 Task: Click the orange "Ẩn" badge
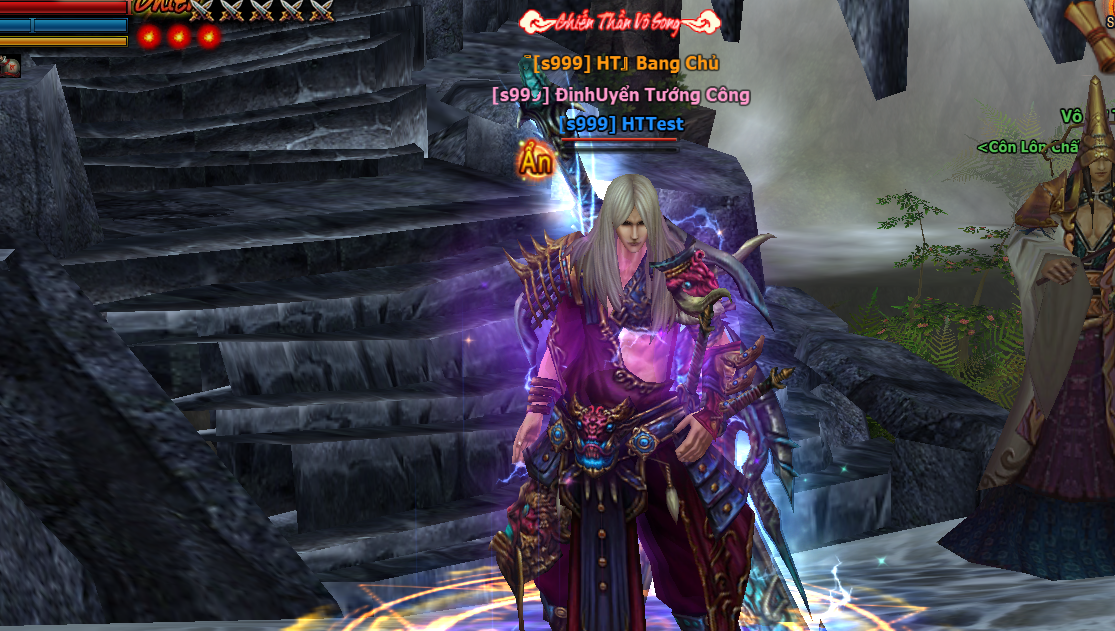[x=535, y=161]
